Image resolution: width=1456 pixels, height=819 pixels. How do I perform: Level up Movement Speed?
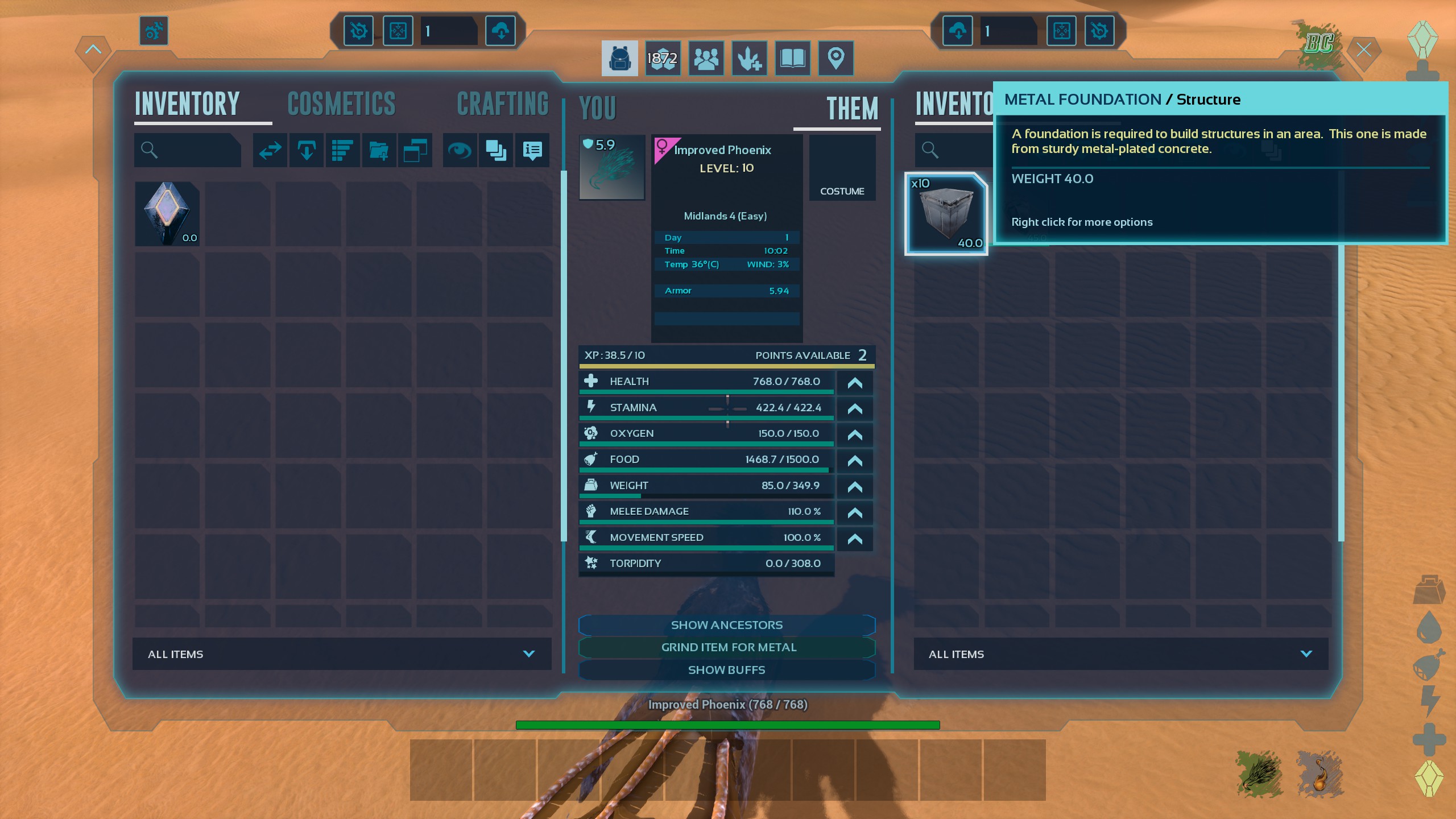click(854, 539)
